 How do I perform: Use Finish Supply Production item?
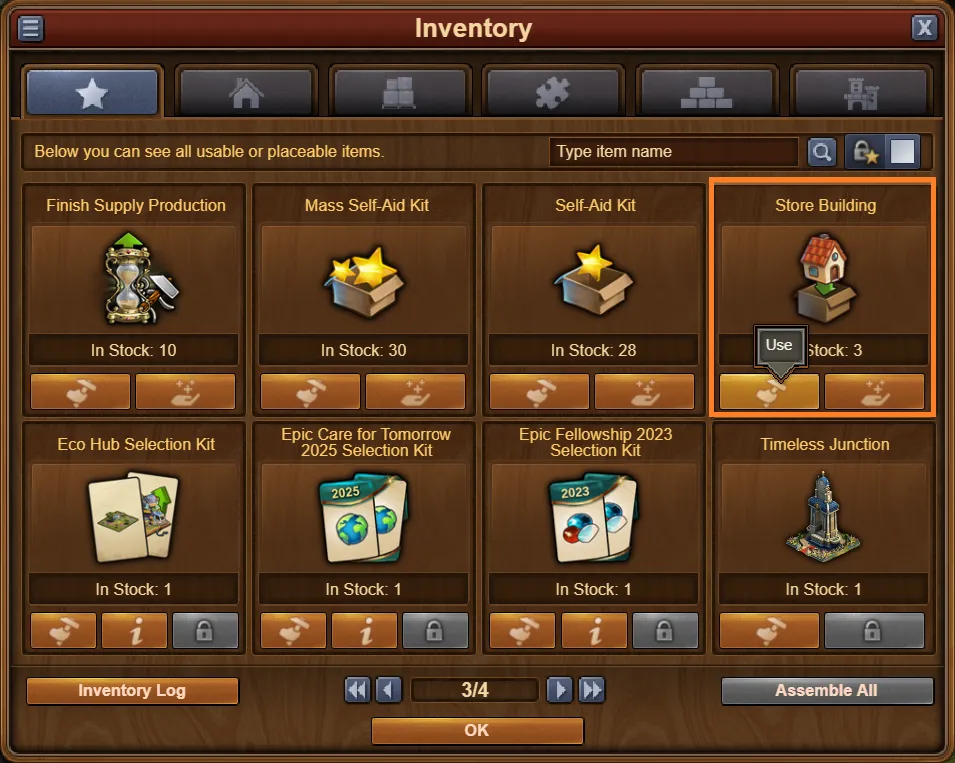pyautogui.click(x=80, y=392)
